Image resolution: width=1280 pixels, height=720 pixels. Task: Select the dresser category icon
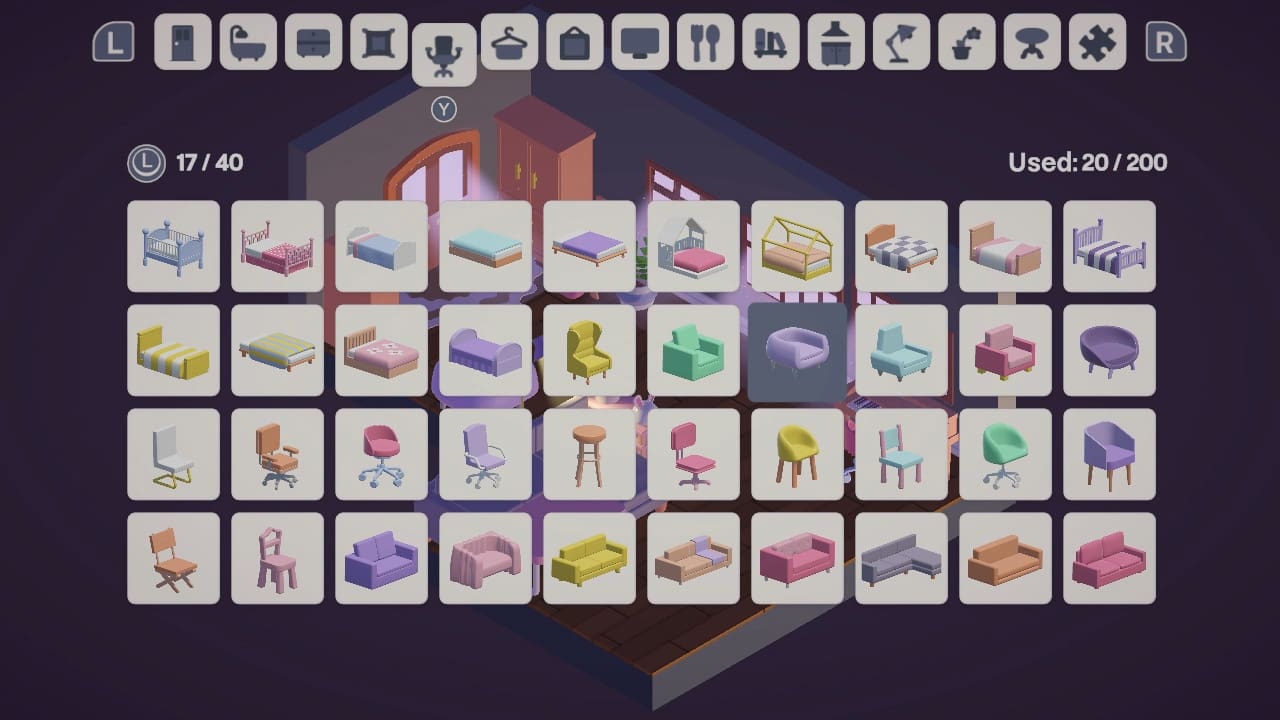[x=313, y=45]
